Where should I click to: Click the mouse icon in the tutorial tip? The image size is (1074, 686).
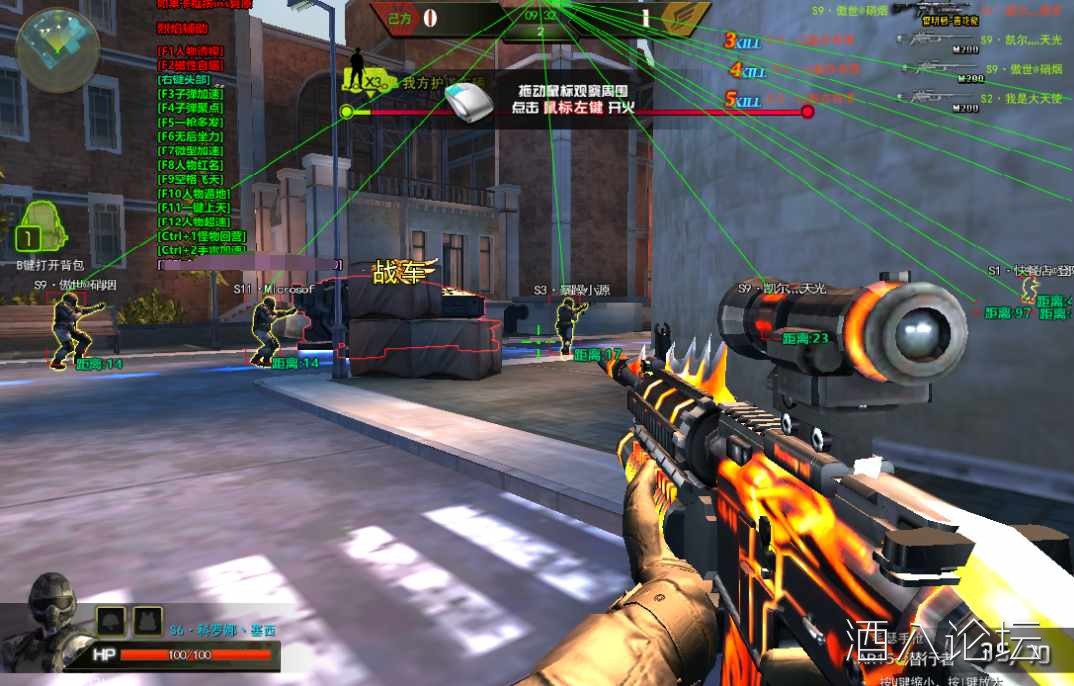470,103
